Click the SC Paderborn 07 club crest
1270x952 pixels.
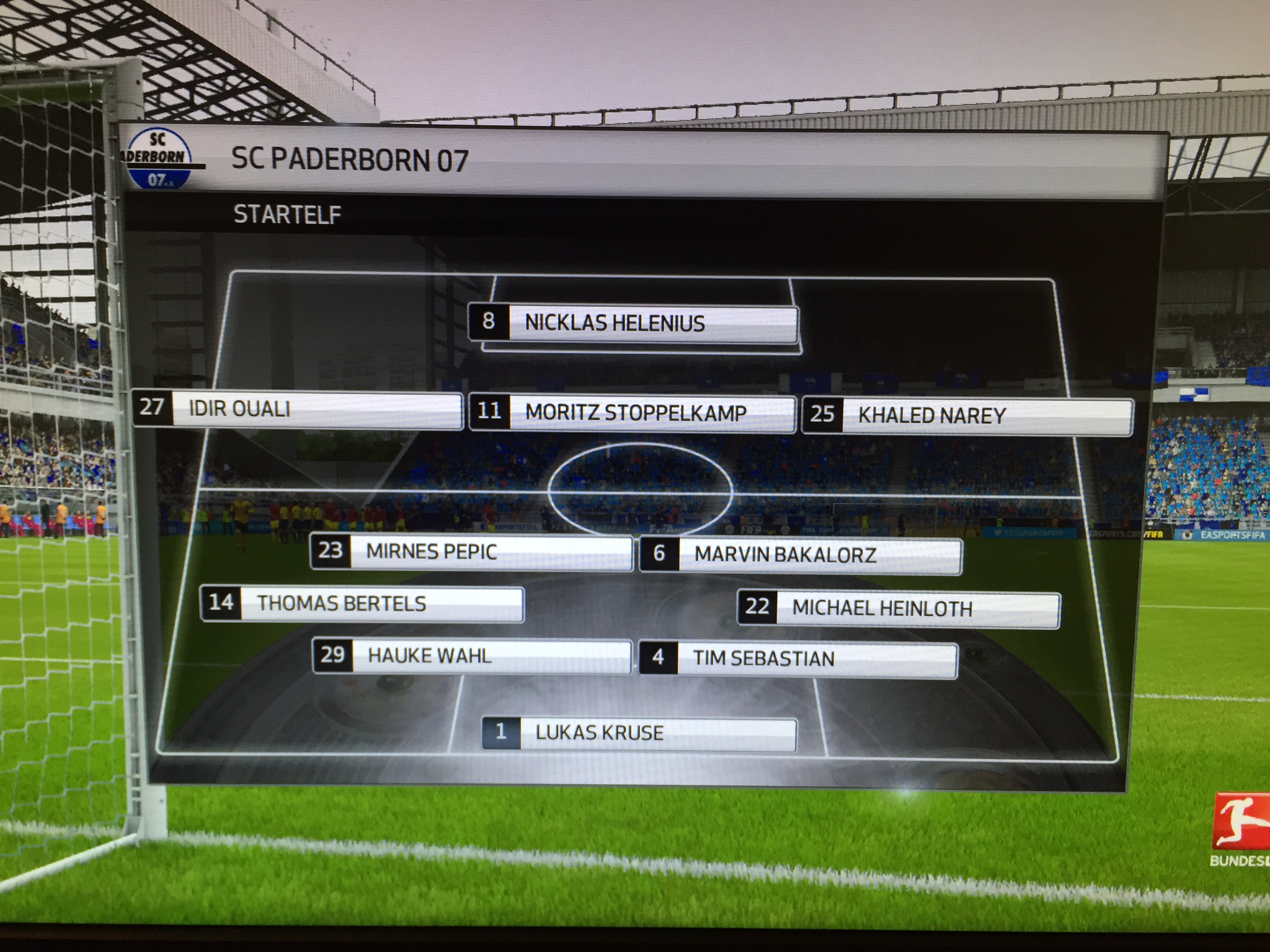coord(158,160)
